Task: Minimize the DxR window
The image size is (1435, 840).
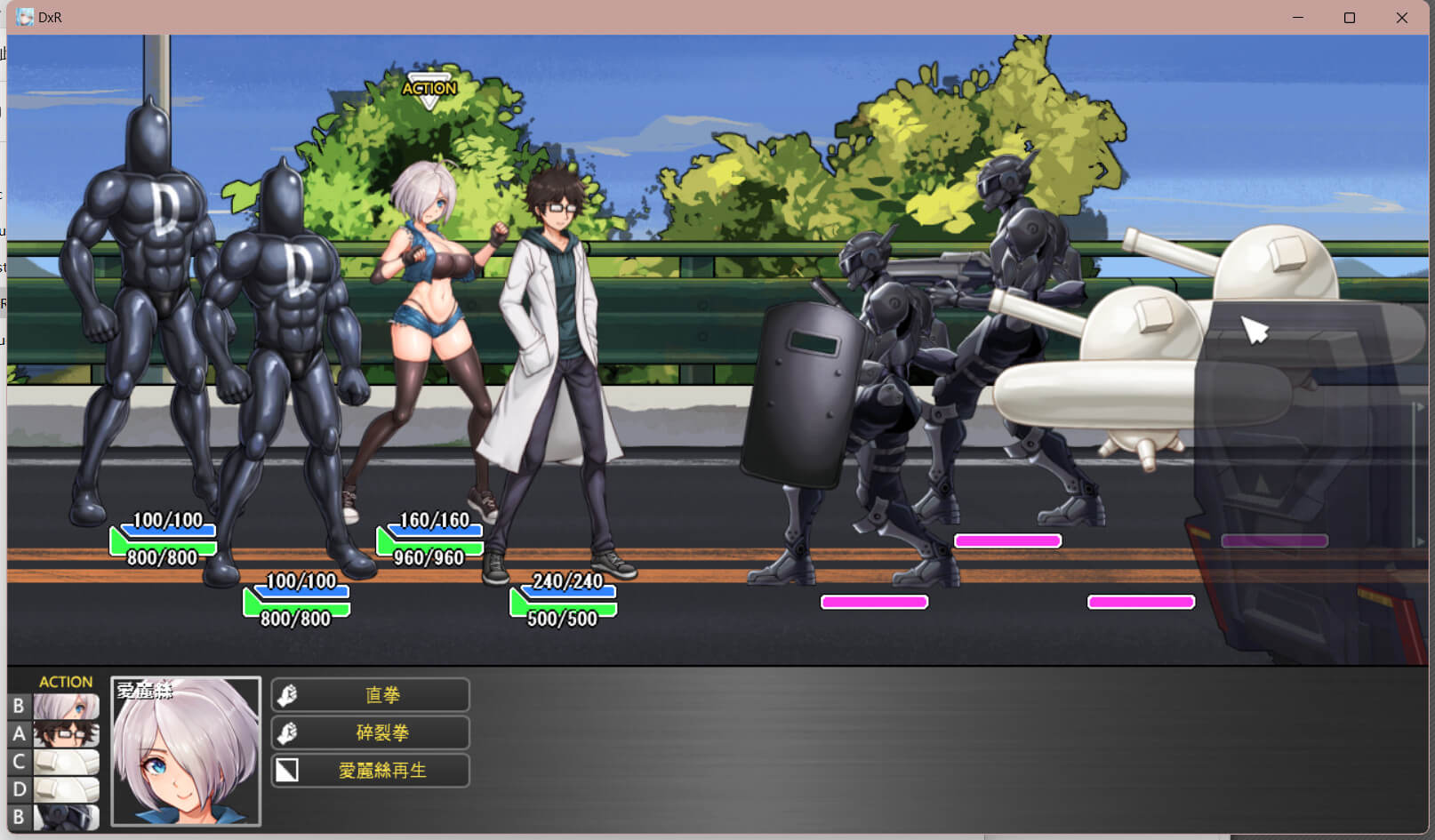Action: [1298, 18]
